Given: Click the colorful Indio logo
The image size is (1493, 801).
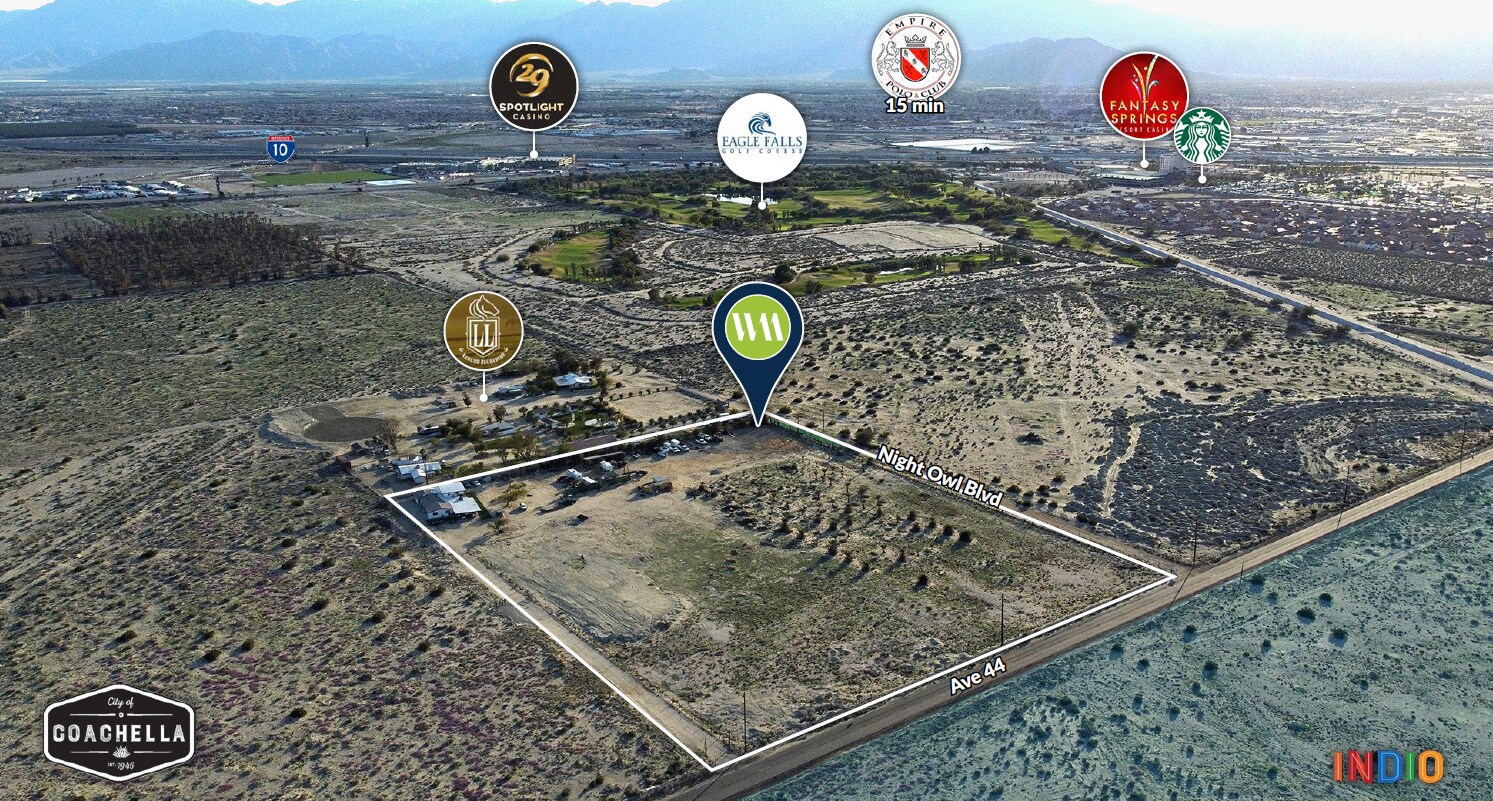Looking at the screenshot, I should point(1388,766).
